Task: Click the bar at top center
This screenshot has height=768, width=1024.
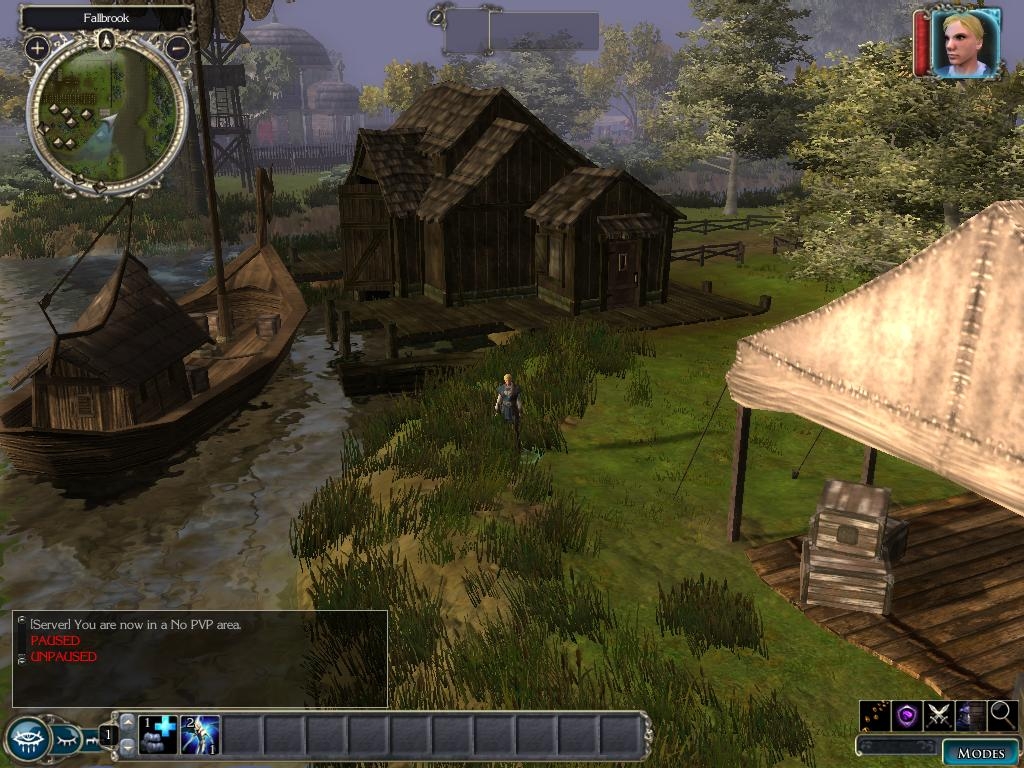Action: click(x=522, y=31)
